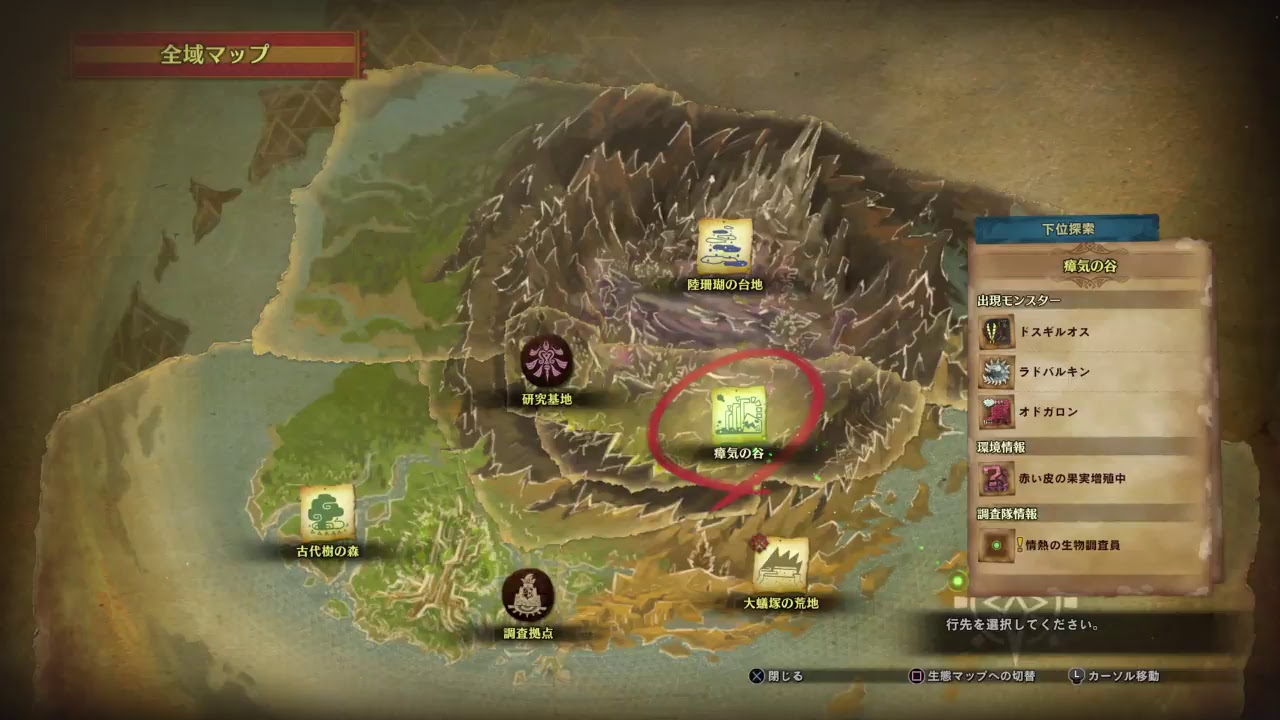Collapse the 調査隊情報 section
Image resolution: width=1280 pixels, height=720 pixels.
pyautogui.click(x=1005, y=512)
